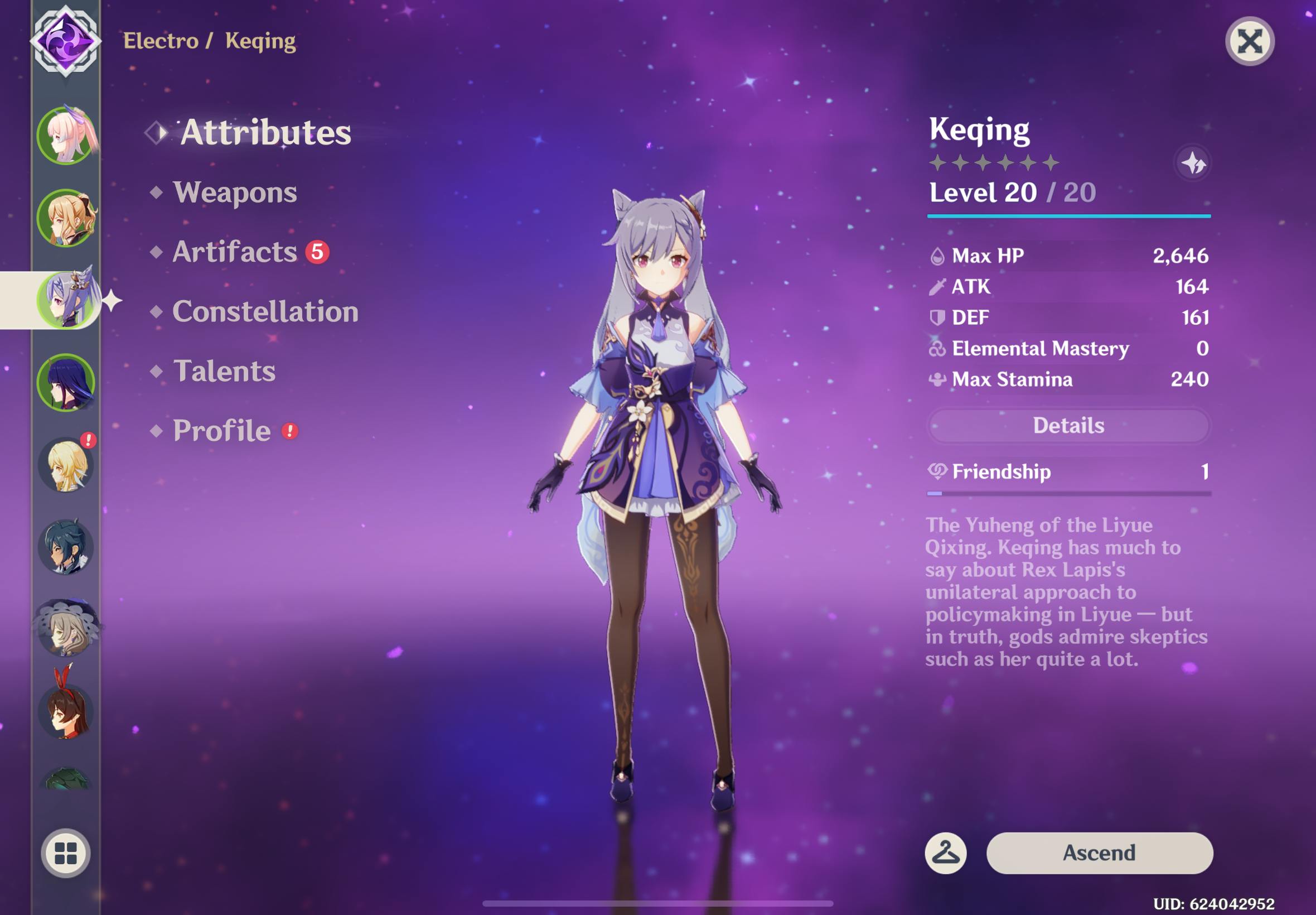Open the character grid view
1316x915 pixels.
click(65, 853)
